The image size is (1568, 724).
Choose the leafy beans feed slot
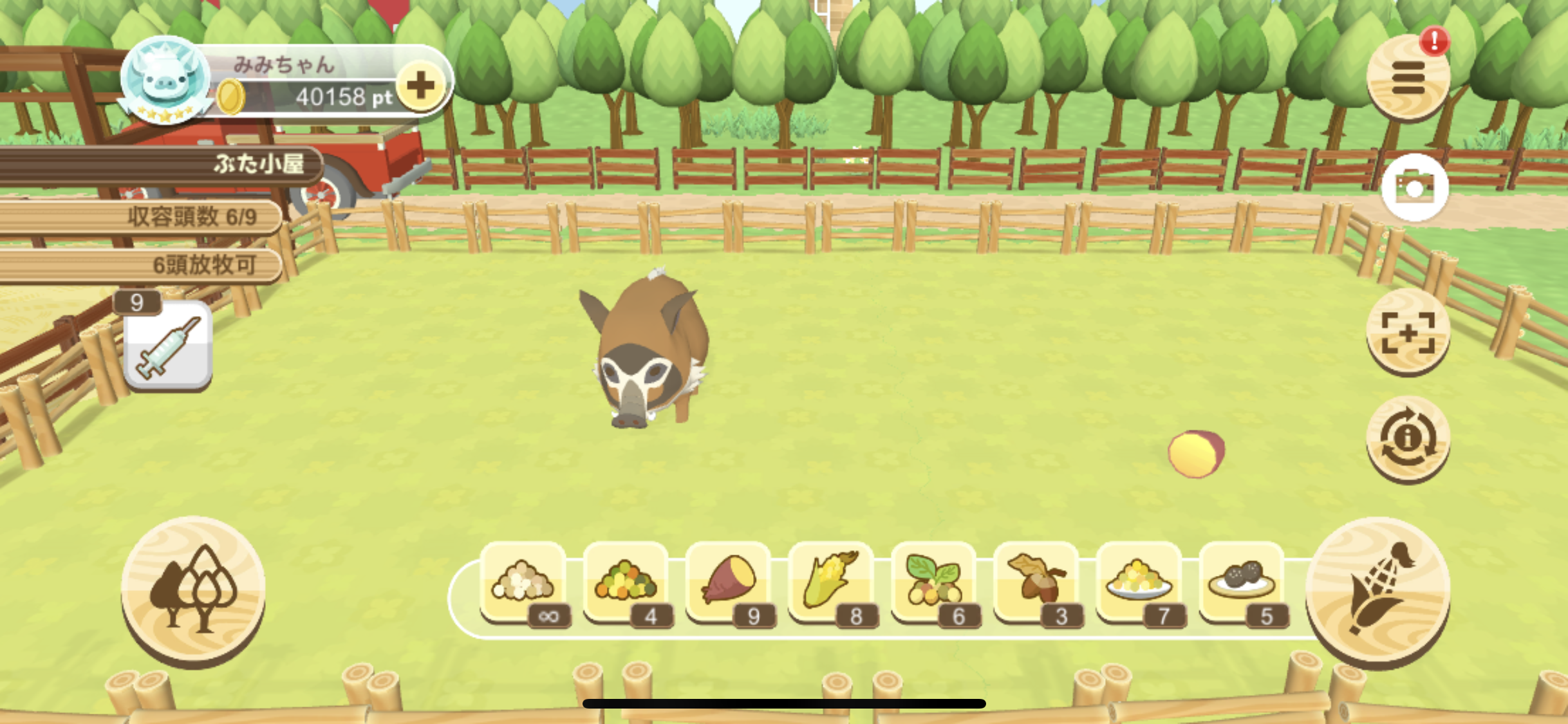(x=933, y=582)
